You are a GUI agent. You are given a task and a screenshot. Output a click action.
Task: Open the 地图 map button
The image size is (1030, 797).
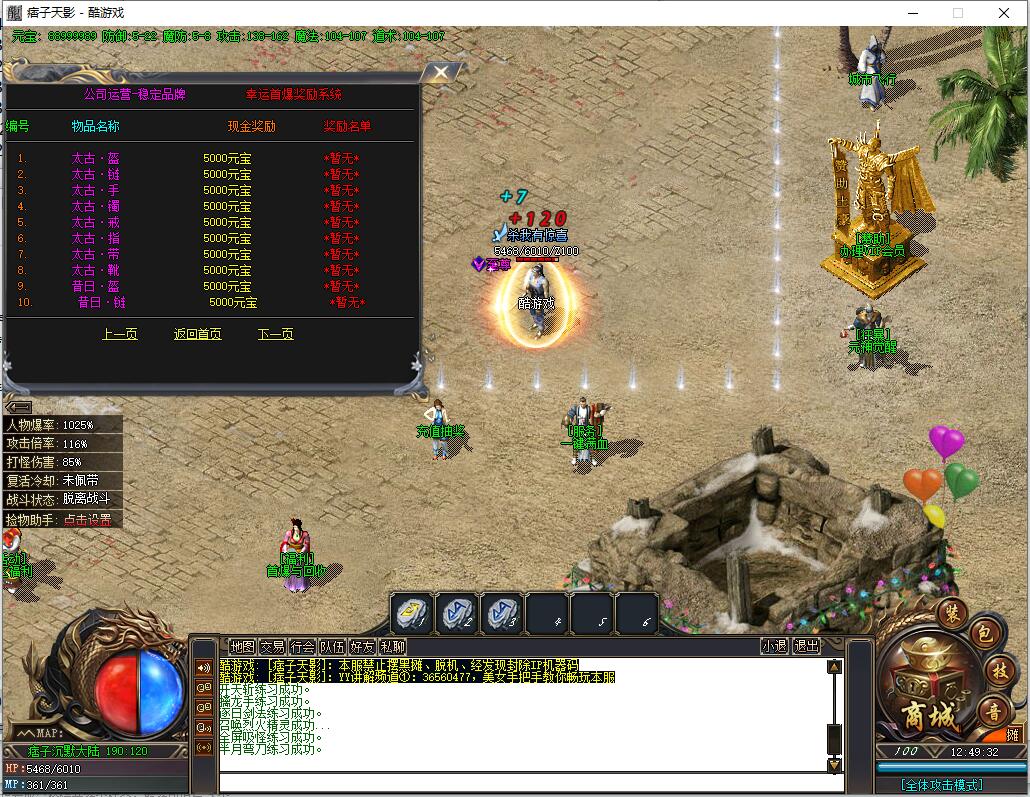click(x=242, y=647)
